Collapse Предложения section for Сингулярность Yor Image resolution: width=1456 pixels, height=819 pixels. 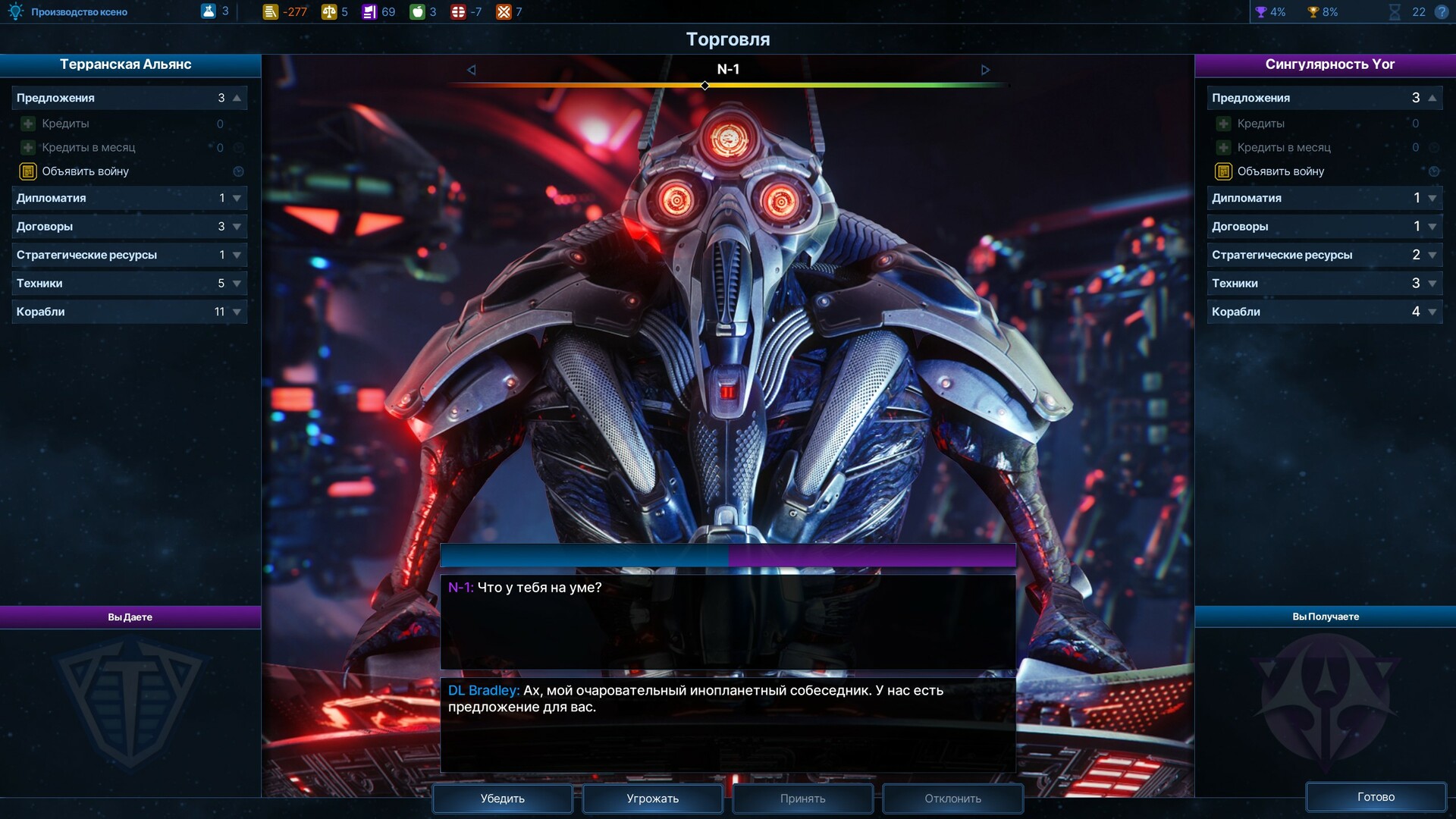click(1430, 97)
